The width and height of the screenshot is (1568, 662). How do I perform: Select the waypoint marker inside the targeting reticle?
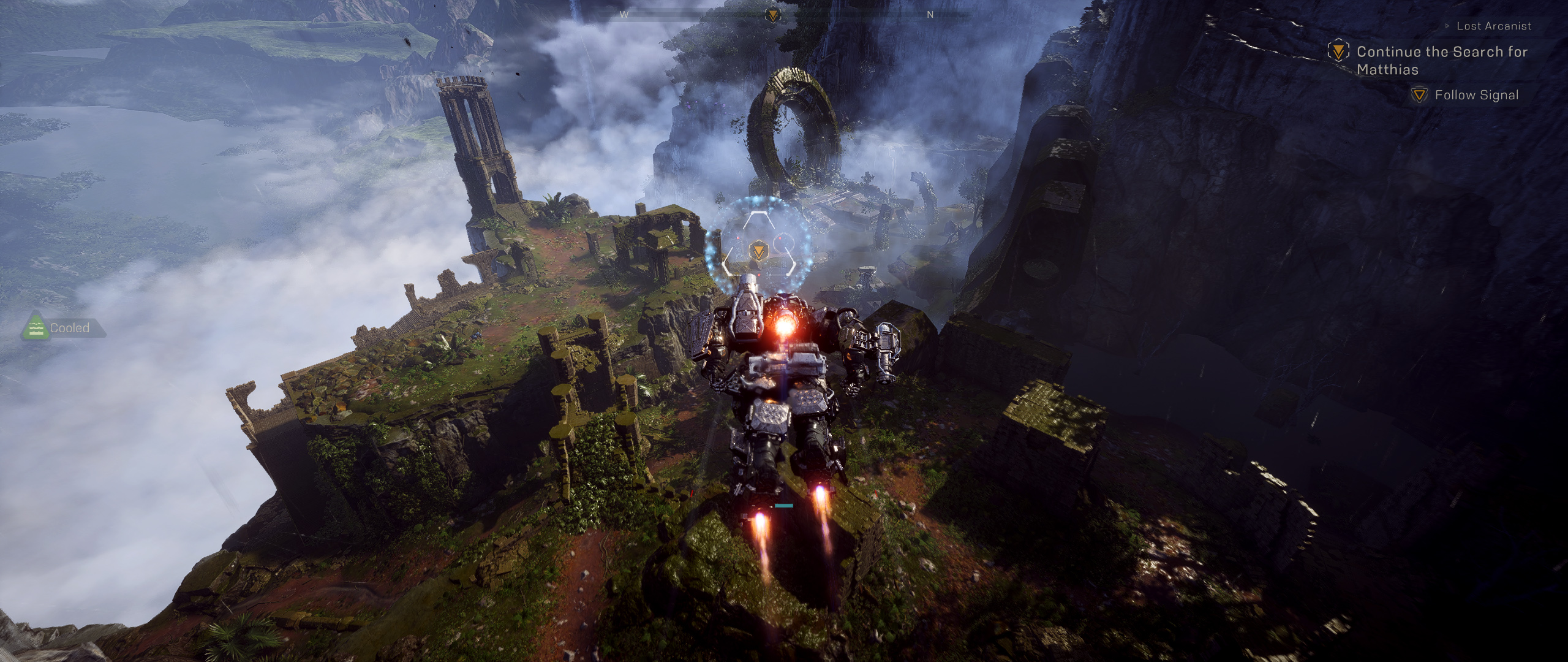point(758,251)
